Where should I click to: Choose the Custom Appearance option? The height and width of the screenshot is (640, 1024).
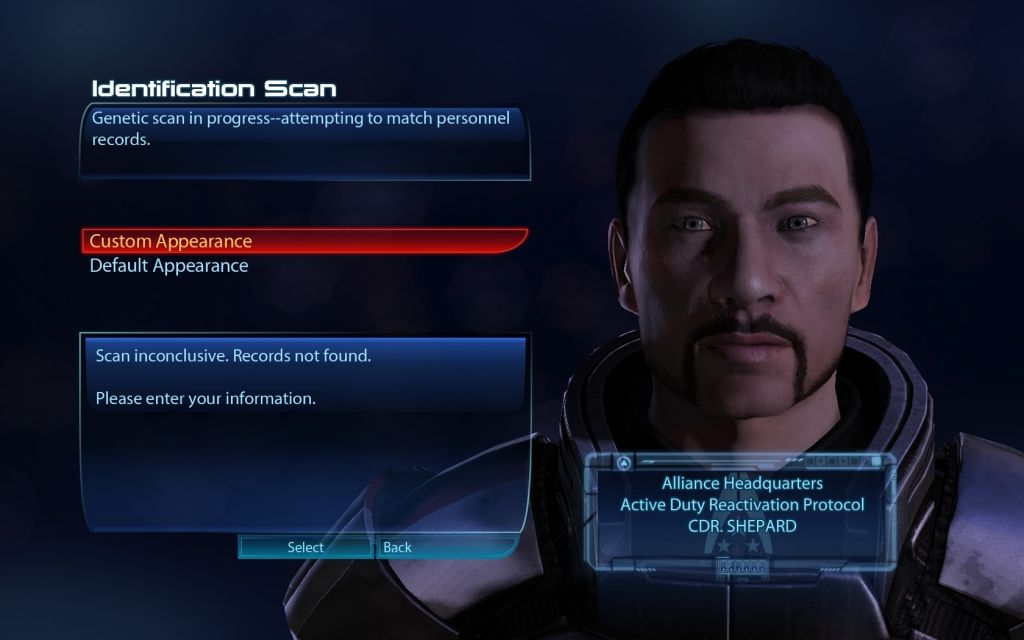[171, 241]
